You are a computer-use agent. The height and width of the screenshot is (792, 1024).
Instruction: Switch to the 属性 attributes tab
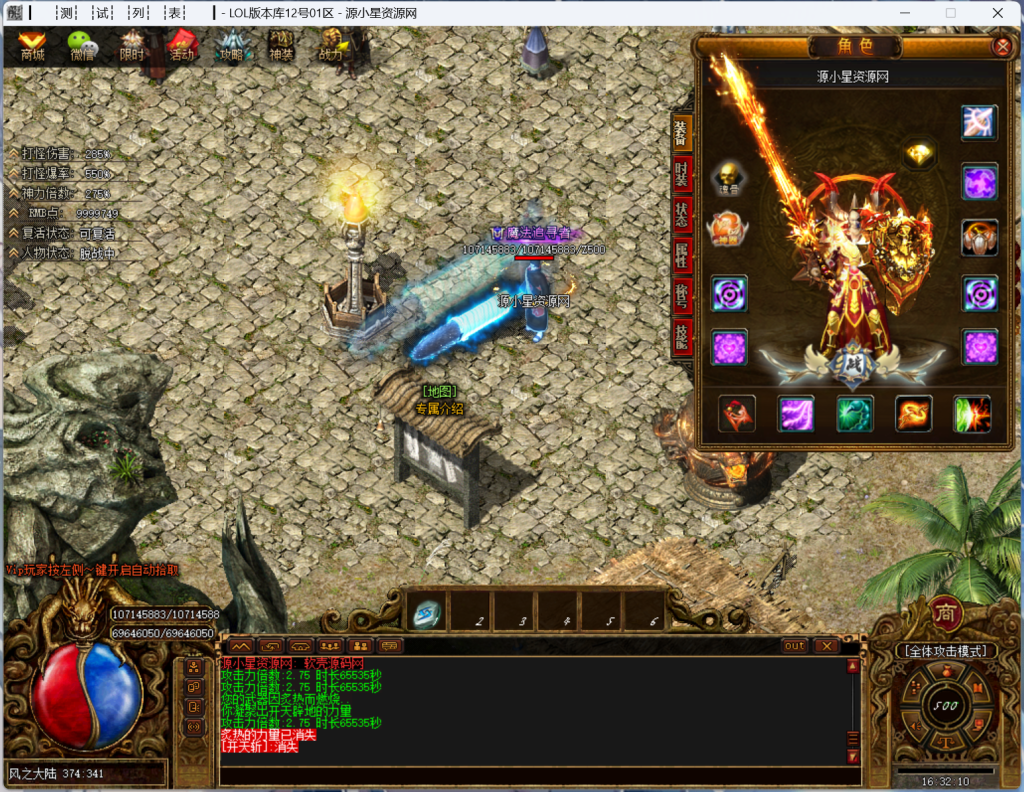pos(681,254)
